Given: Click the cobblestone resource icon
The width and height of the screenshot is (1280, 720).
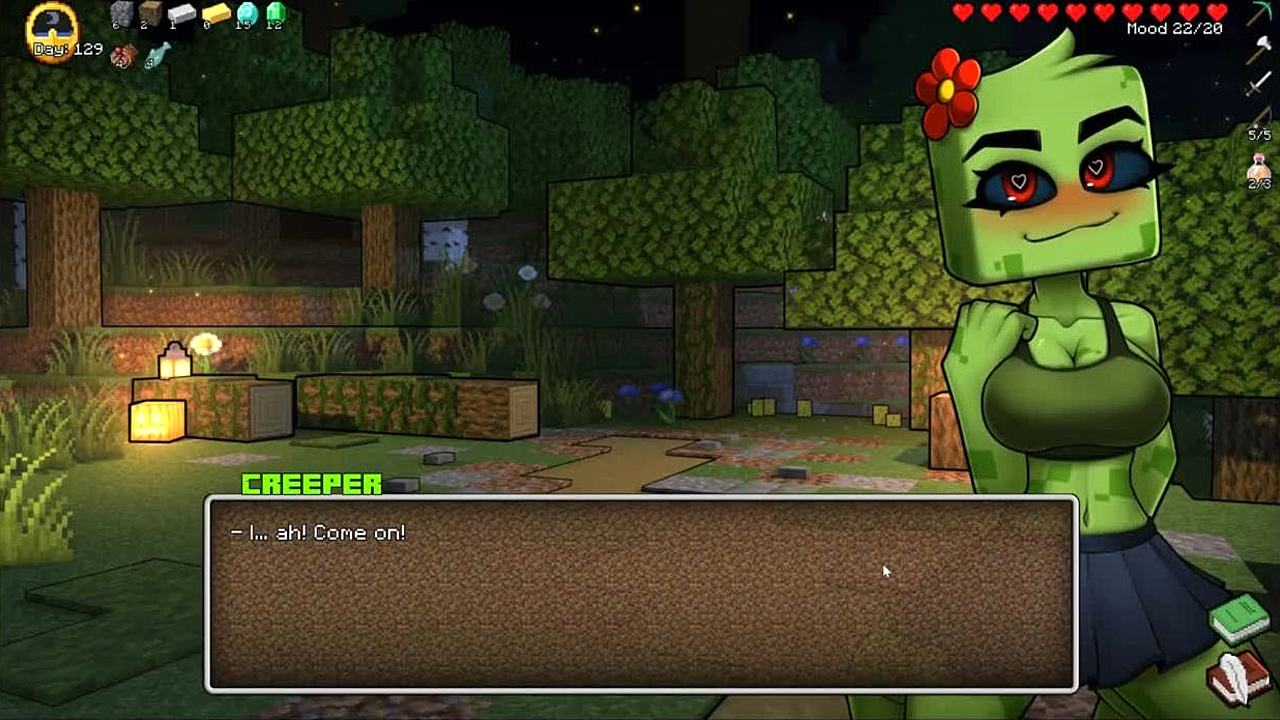Looking at the screenshot, I should 122,14.
